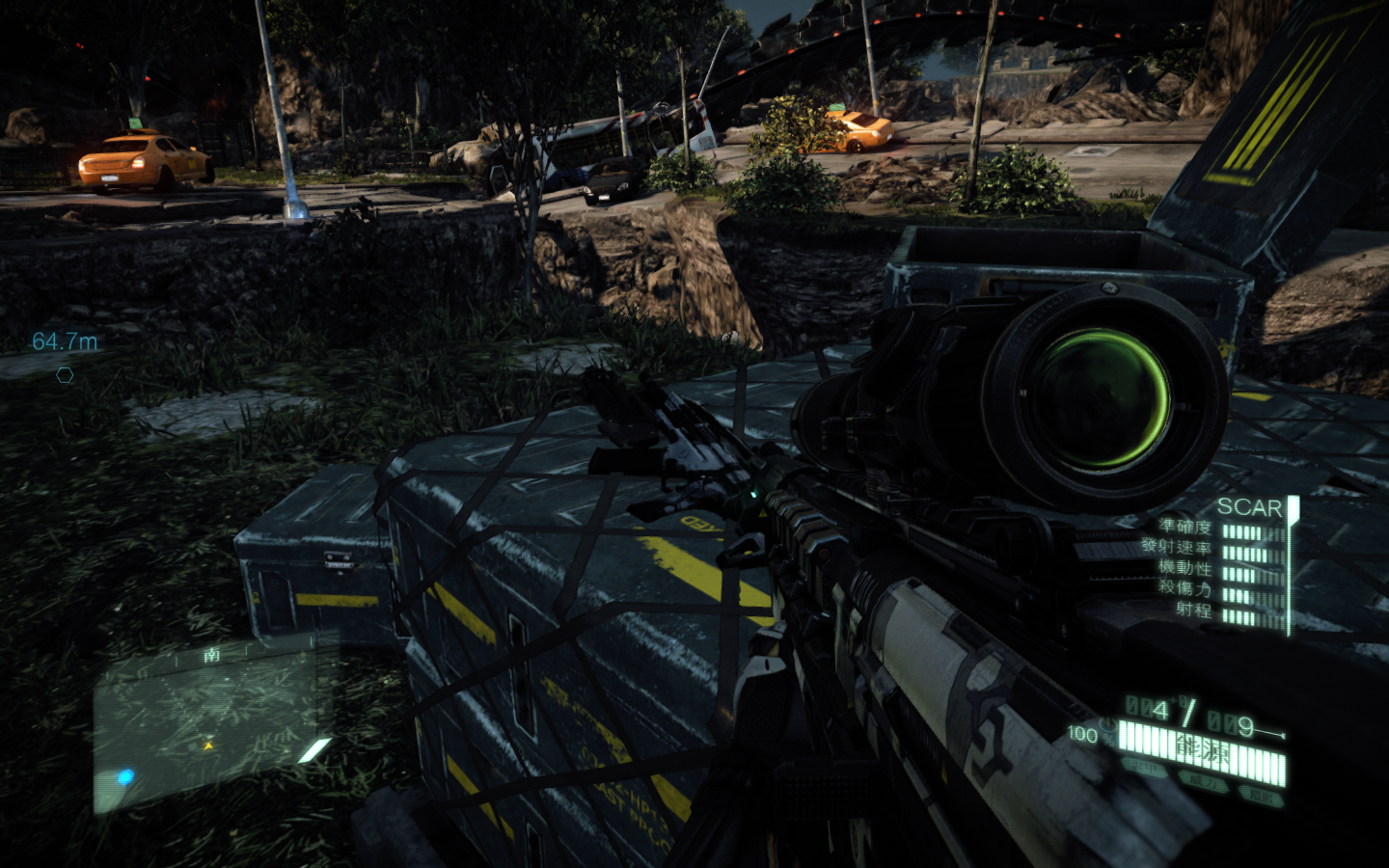Select the blue objective marker on the minimap
The height and width of the screenshot is (868, 1389).
125,775
